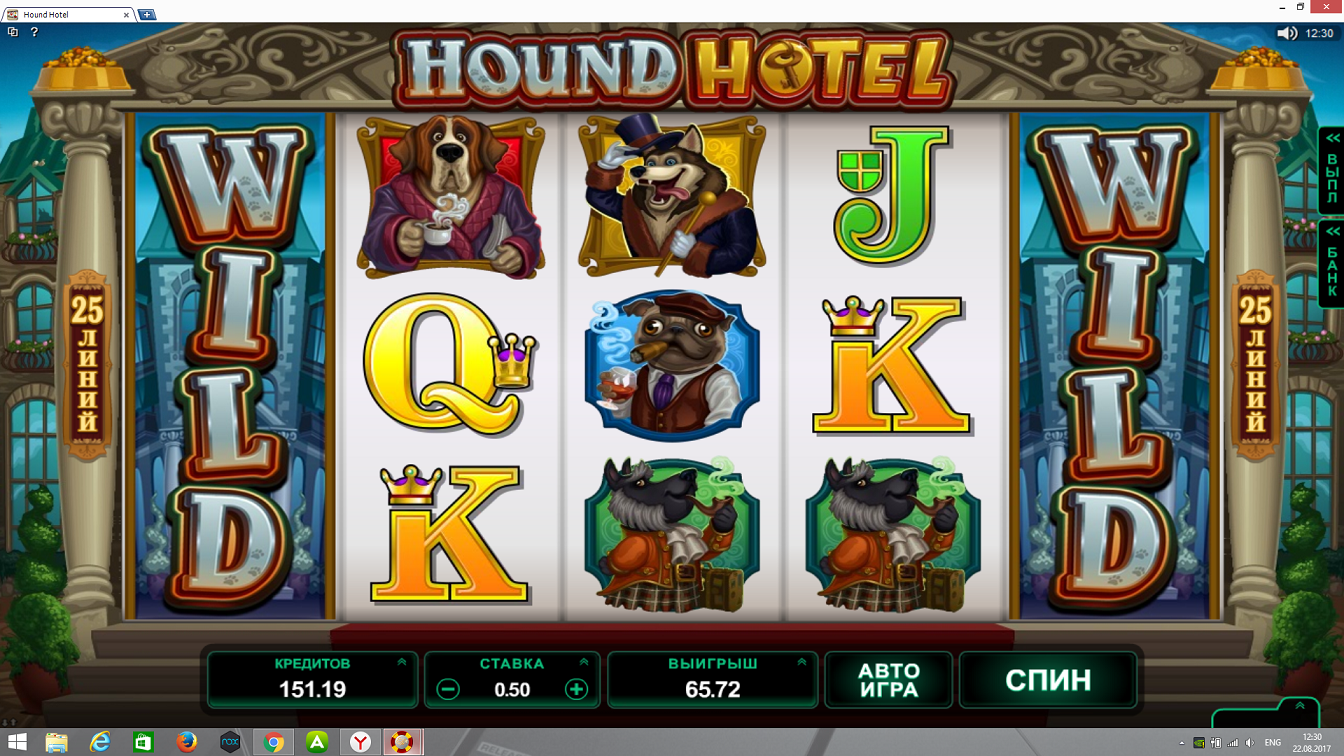Open the БАНК side tab
Viewport: 1344px width, 756px height.
point(1332,263)
